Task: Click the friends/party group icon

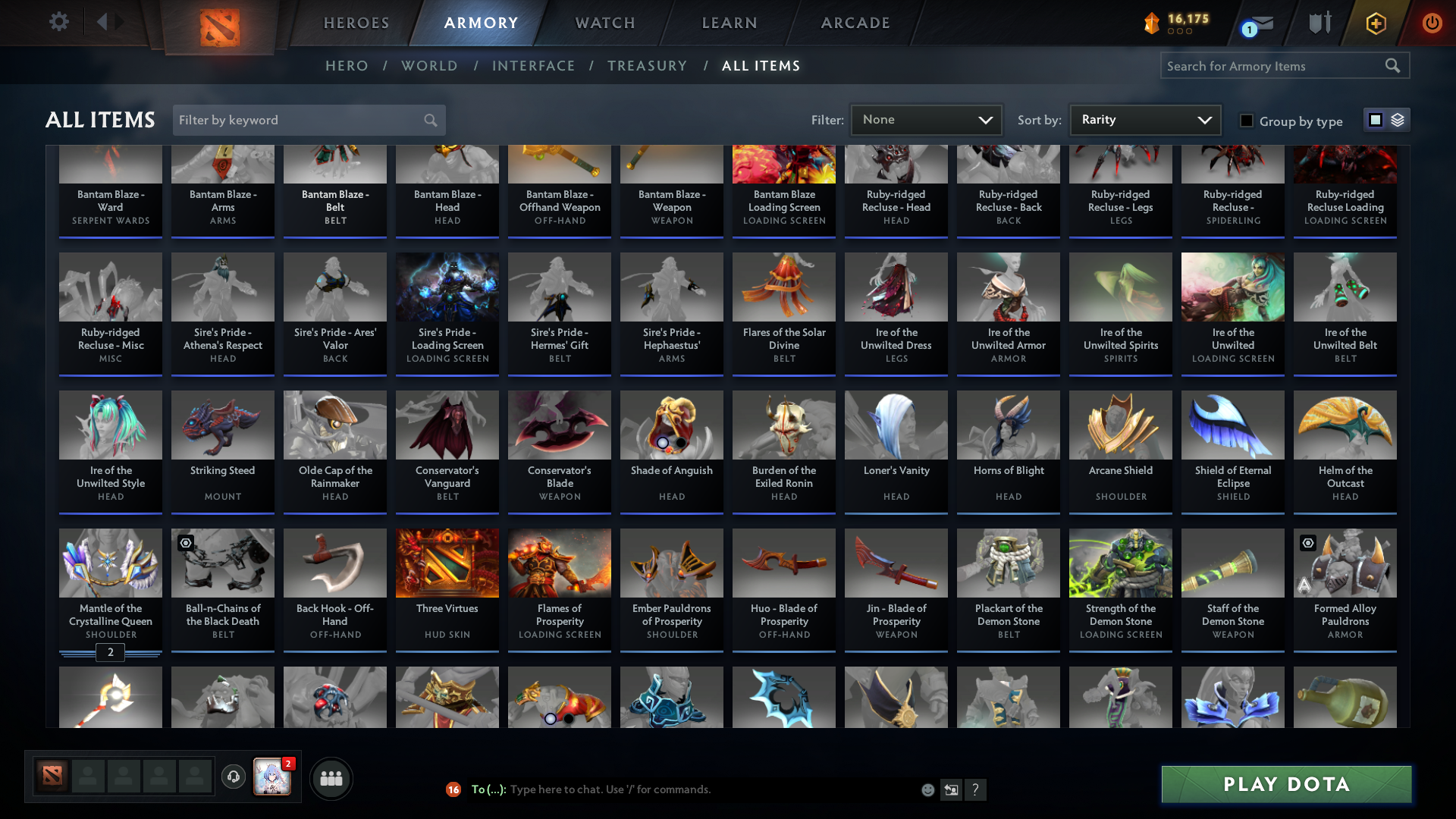Action: click(x=331, y=778)
